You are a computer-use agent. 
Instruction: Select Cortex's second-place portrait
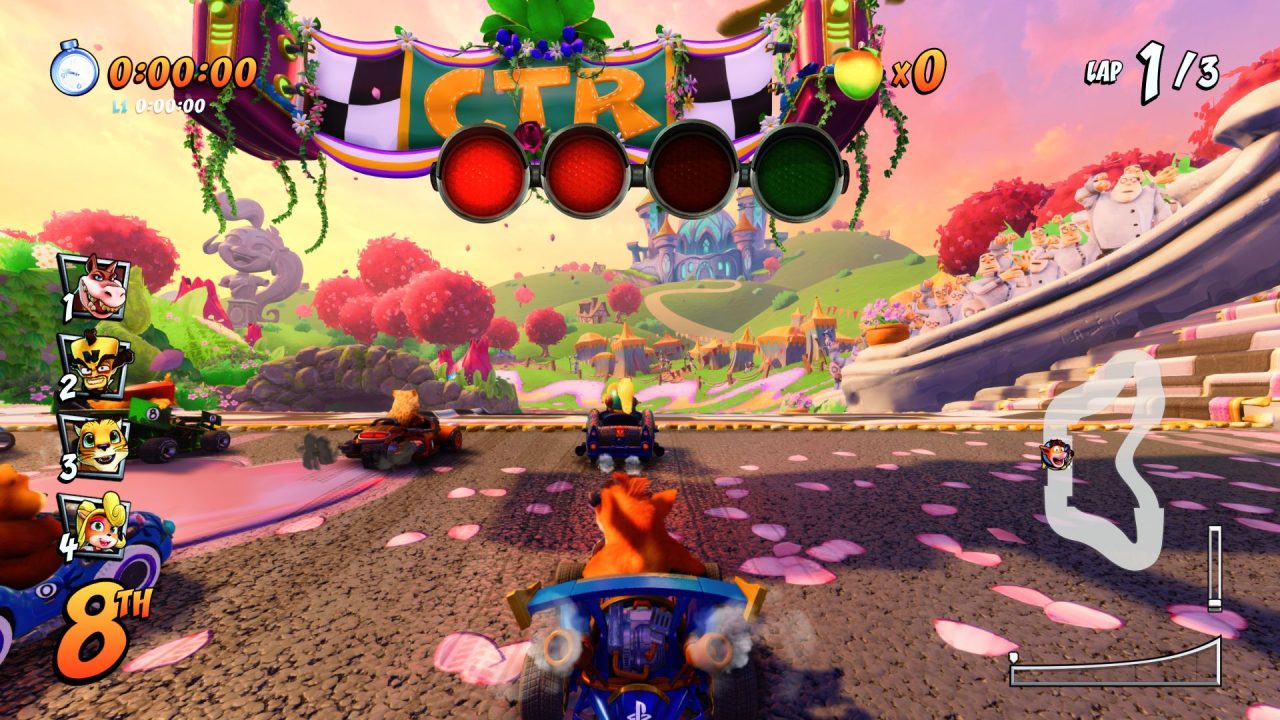pos(94,366)
